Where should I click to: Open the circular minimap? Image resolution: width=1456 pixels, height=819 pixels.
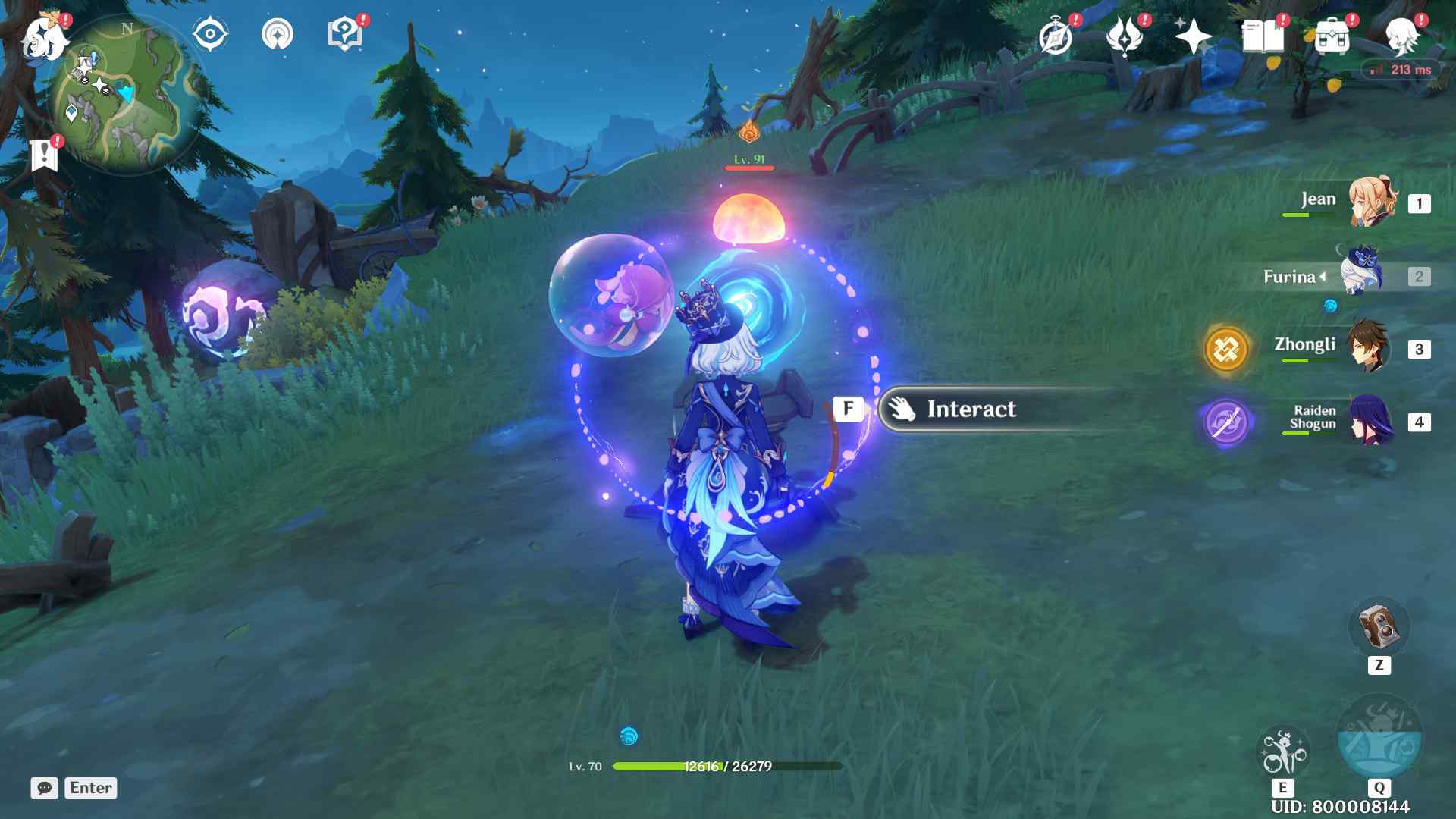125,95
